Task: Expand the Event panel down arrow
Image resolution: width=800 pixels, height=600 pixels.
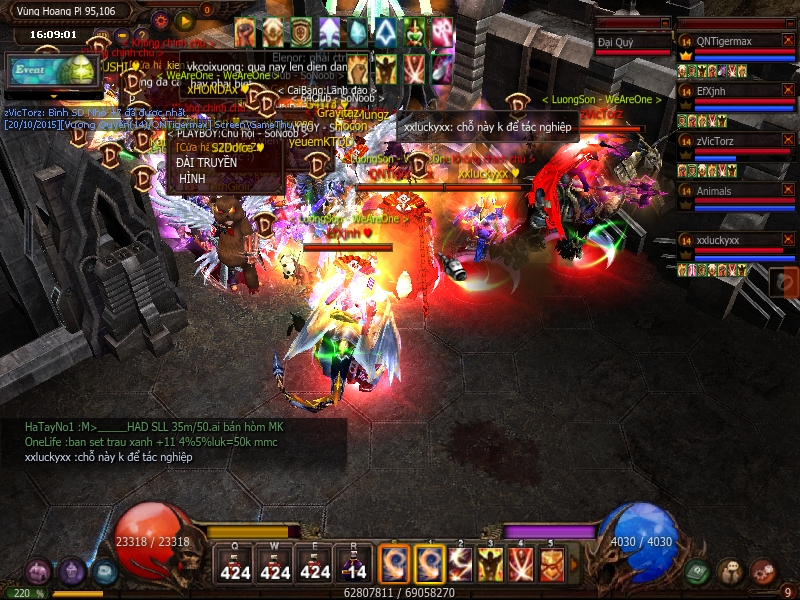Action: [50, 97]
